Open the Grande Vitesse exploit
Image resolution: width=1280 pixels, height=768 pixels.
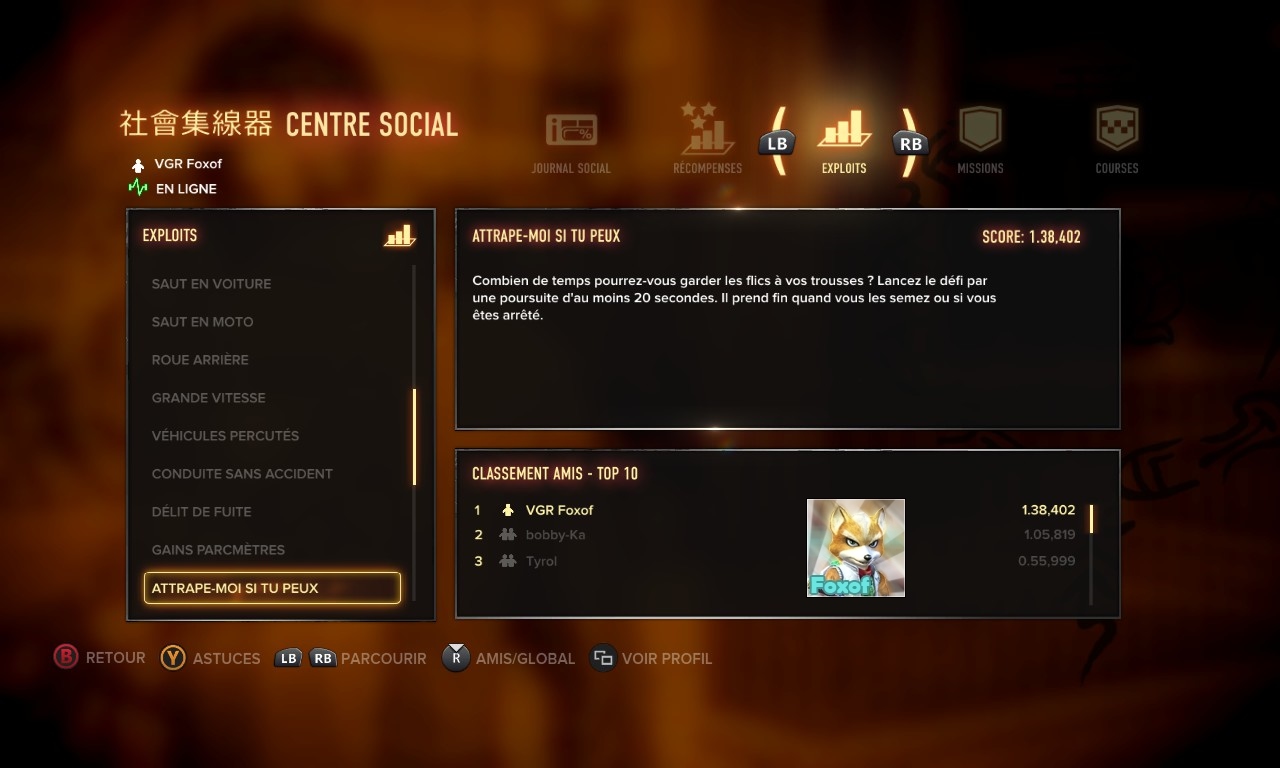tap(208, 398)
